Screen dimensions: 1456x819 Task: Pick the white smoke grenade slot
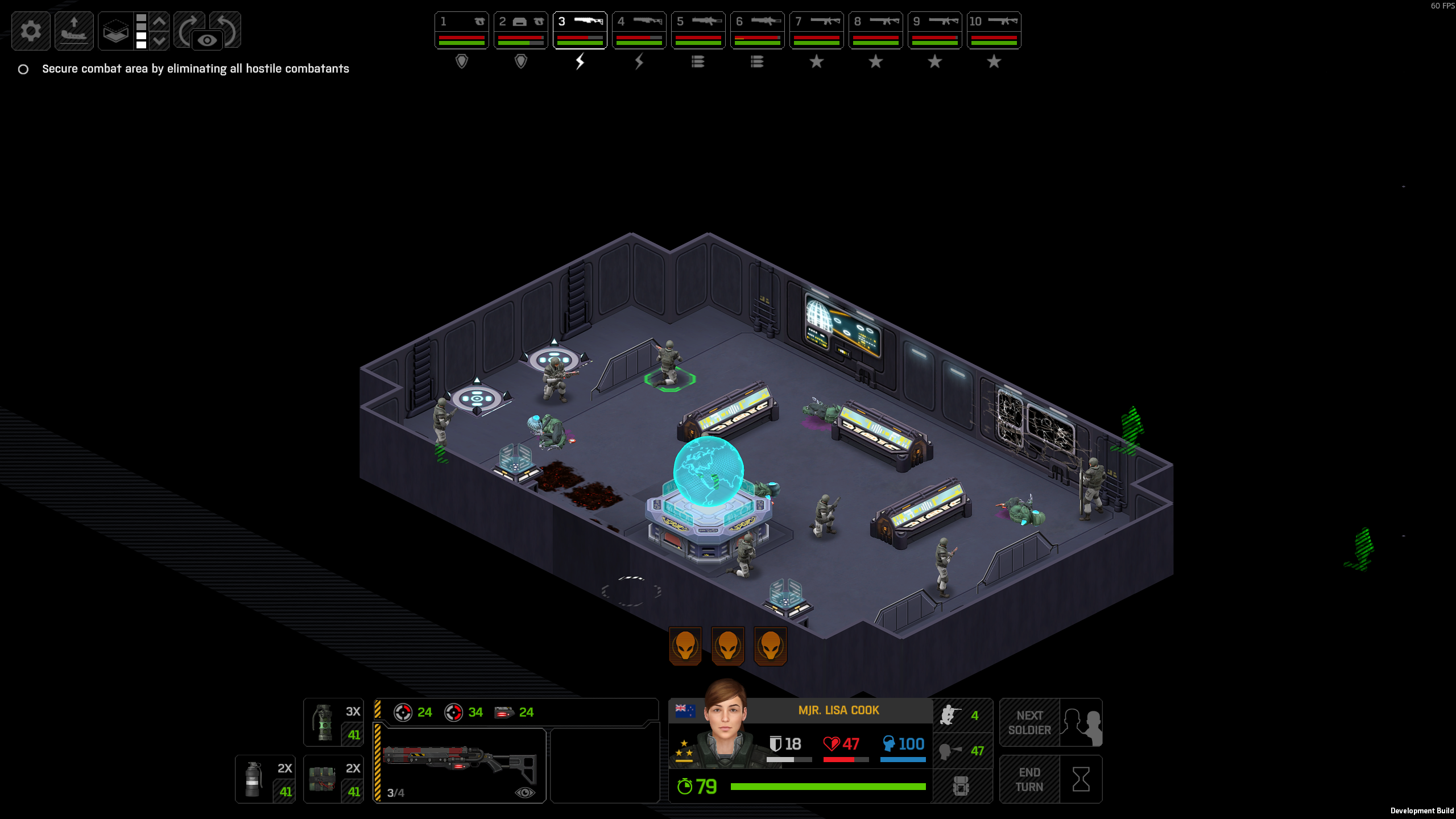click(265, 779)
